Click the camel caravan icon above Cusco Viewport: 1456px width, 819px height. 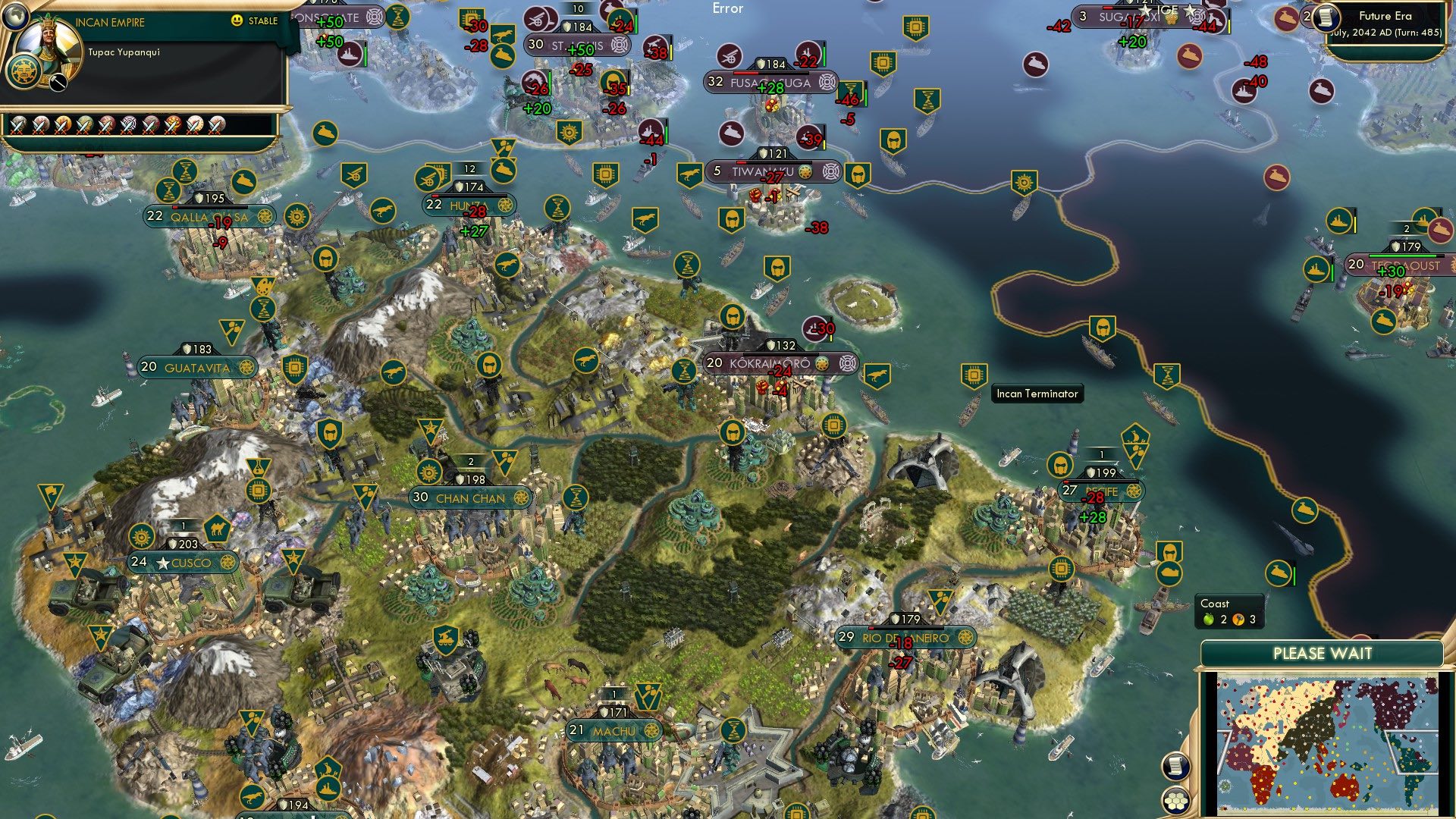pyautogui.click(x=218, y=529)
